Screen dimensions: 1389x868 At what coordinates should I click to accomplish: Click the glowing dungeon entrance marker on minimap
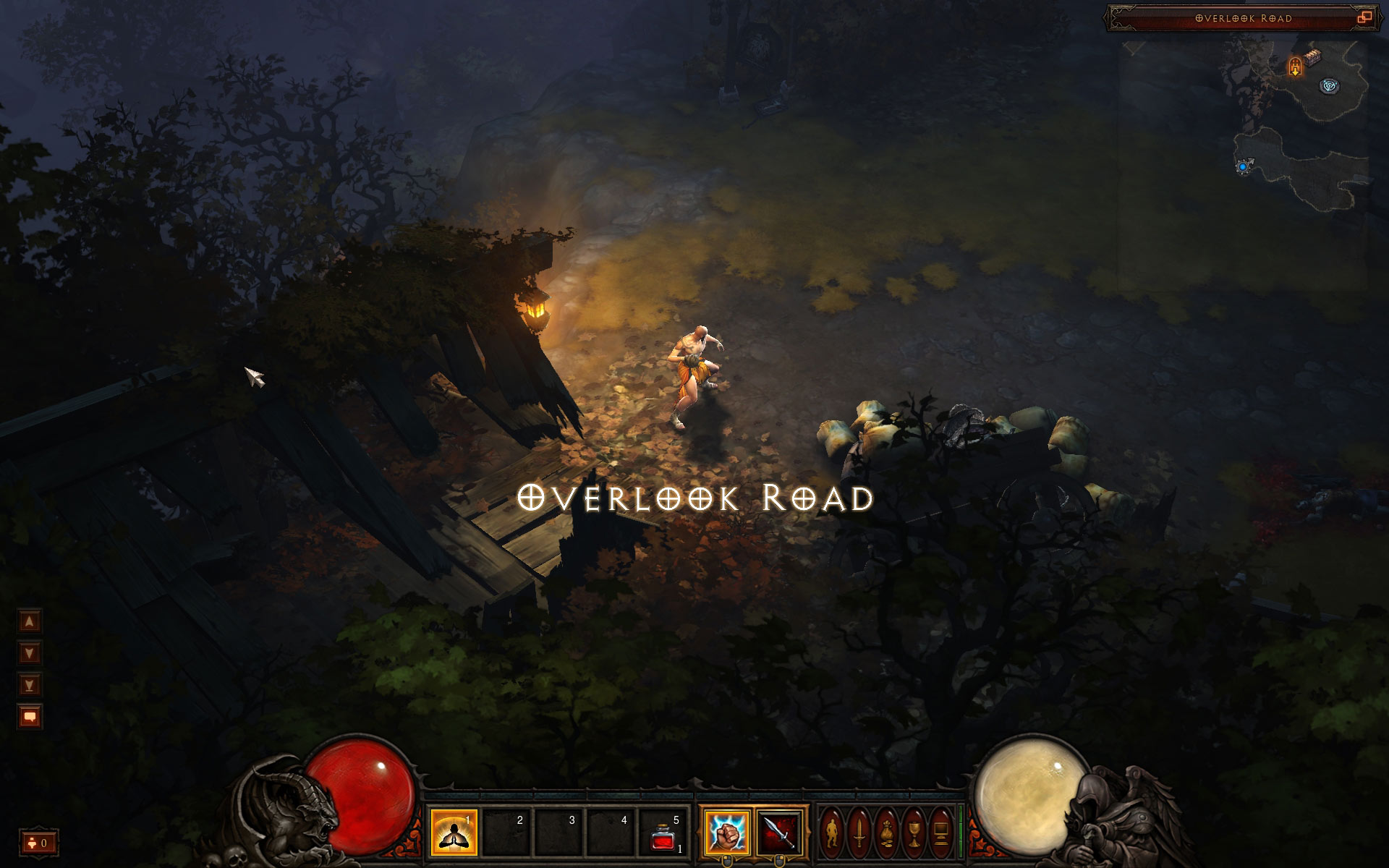coord(1294,67)
